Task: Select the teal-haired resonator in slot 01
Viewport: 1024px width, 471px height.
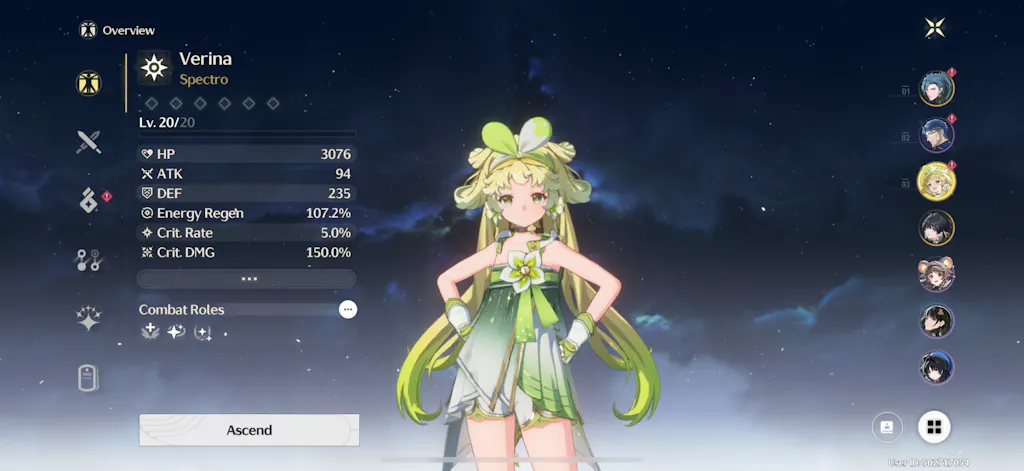Action: click(937, 88)
